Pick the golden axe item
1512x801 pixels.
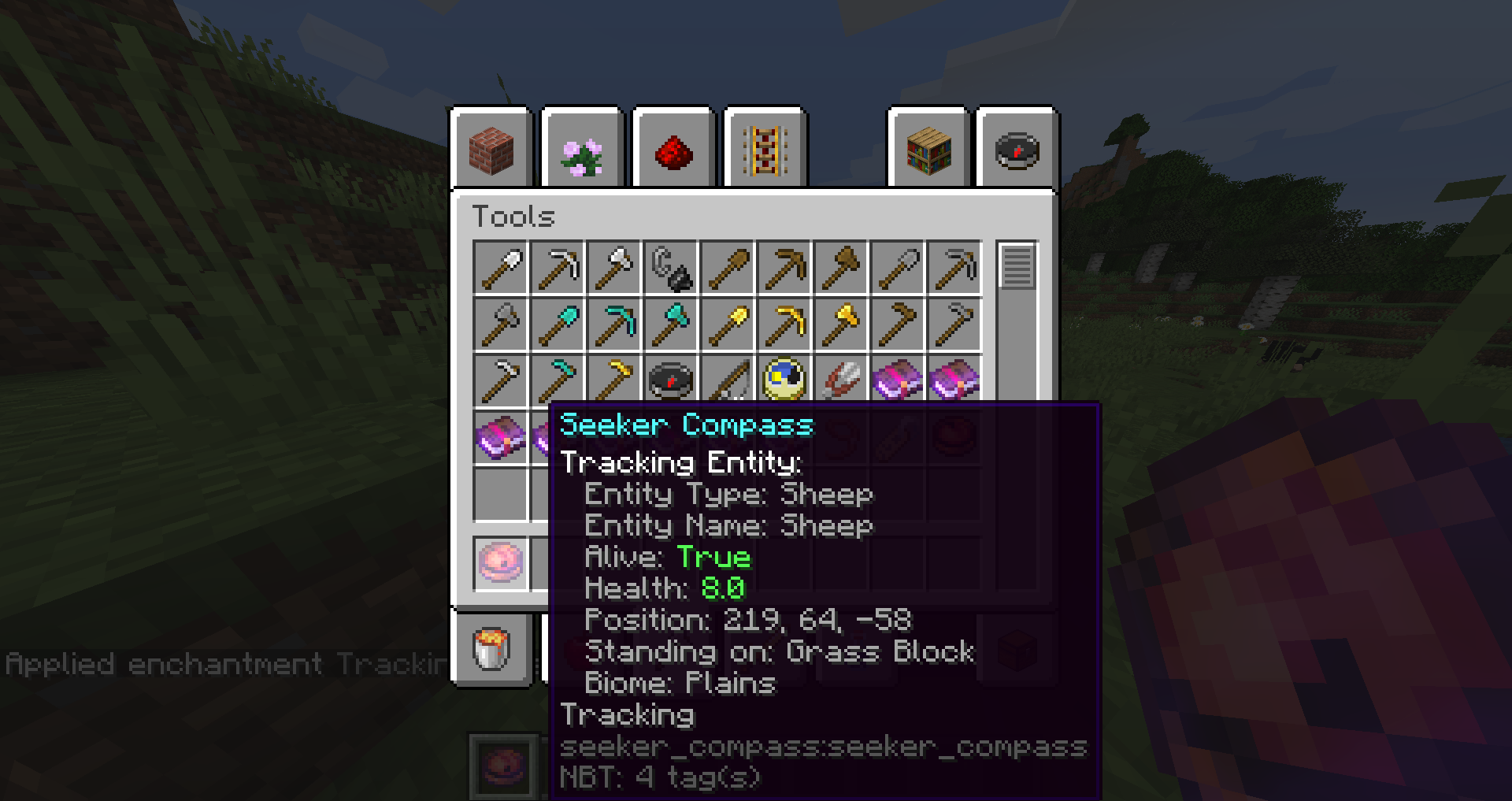point(841,324)
